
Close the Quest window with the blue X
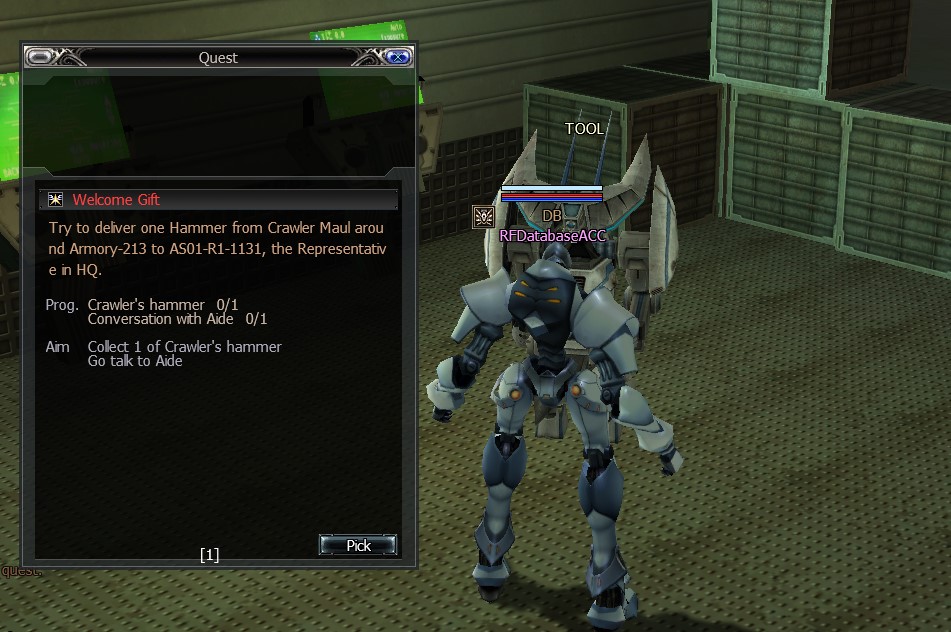(399, 58)
